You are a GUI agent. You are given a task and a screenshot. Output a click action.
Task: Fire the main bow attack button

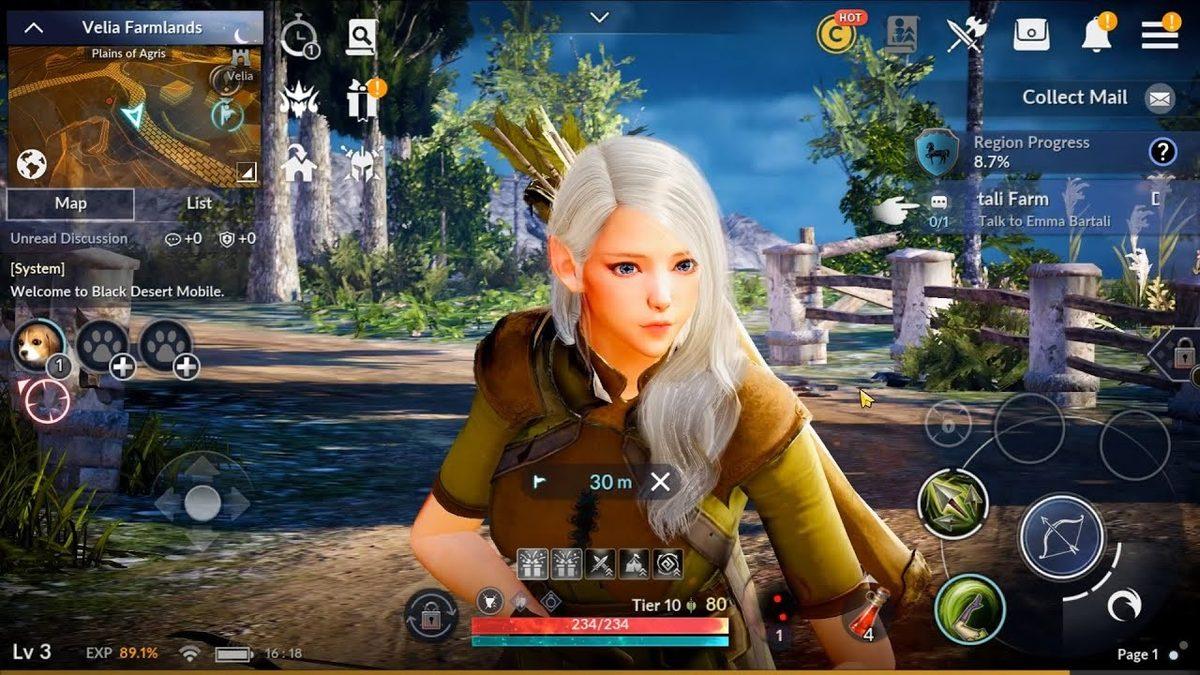click(x=1061, y=537)
